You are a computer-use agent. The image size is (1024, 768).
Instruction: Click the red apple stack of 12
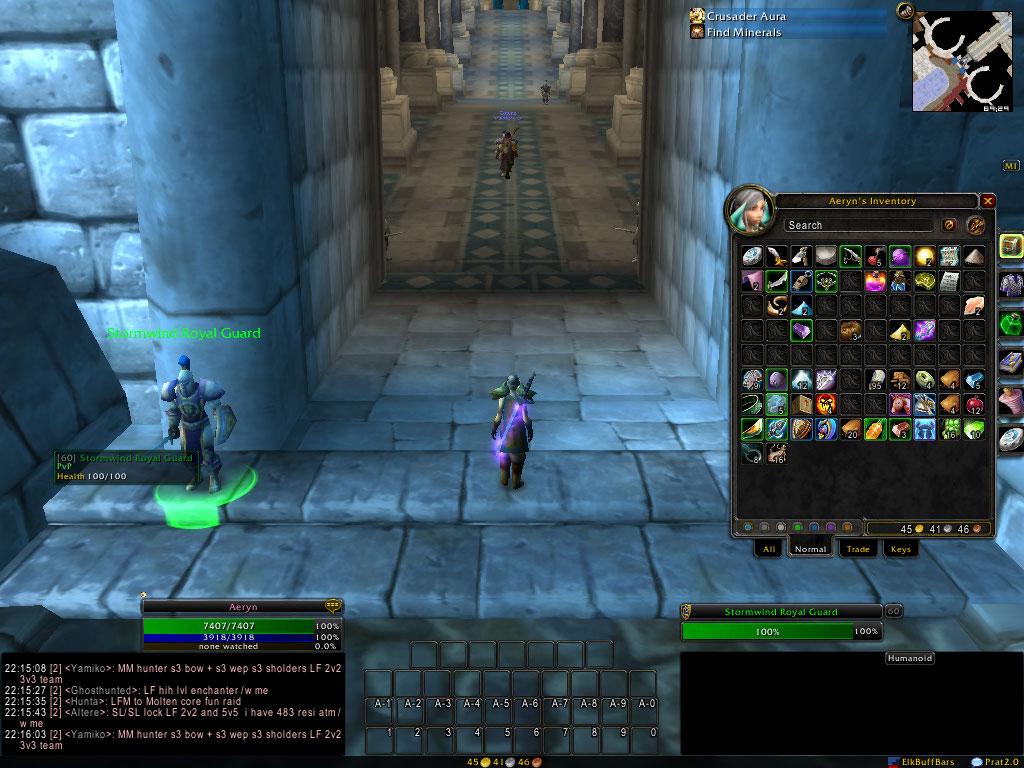pyautogui.click(x=973, y=404)
